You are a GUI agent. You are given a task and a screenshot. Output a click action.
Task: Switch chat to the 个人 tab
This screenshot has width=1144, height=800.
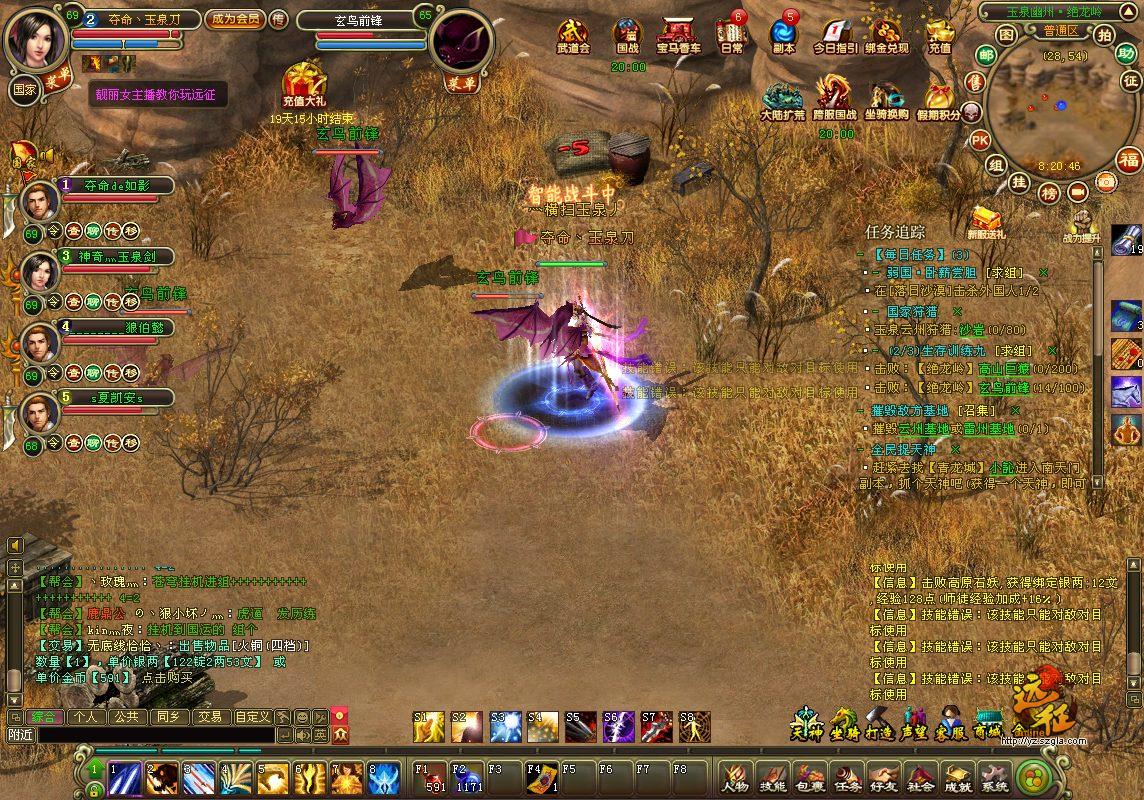click(x=85, y=717)
